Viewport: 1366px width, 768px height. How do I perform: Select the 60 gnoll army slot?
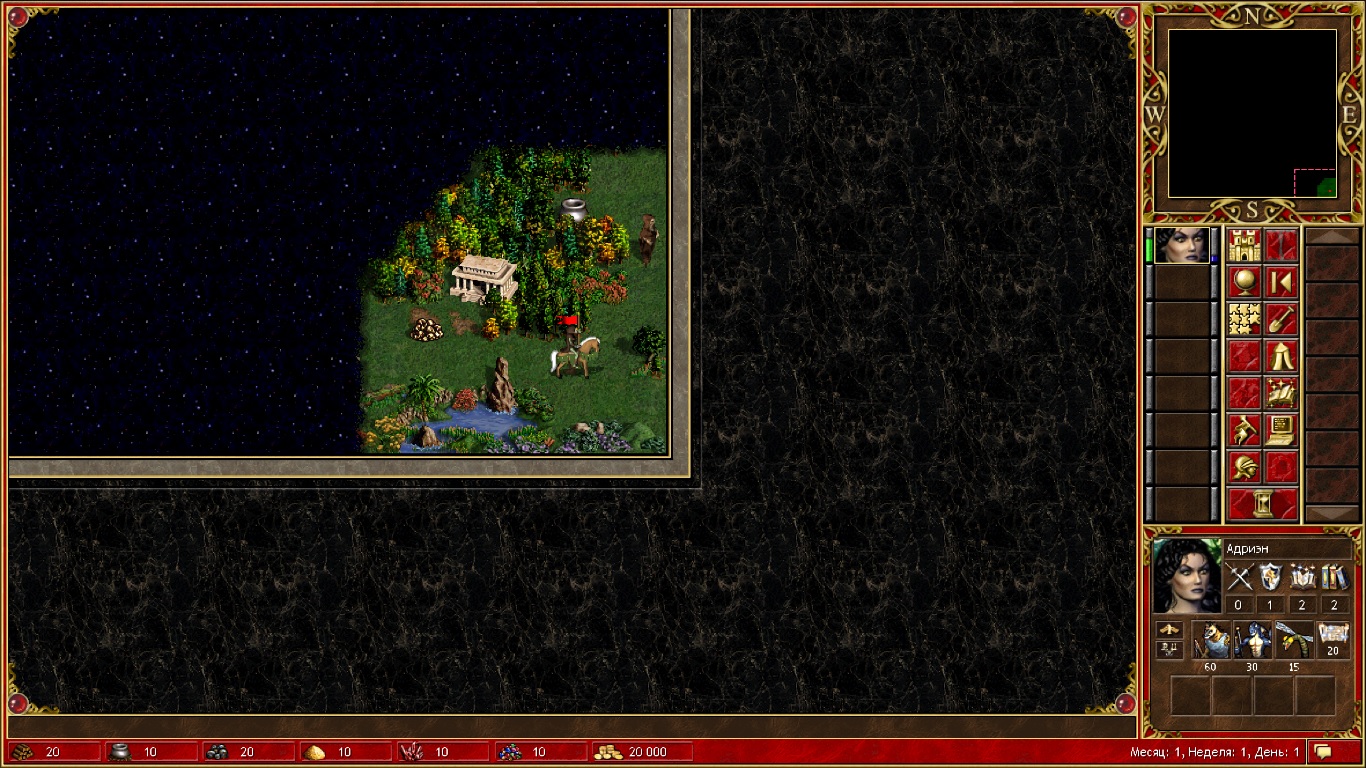[1211, 640]
